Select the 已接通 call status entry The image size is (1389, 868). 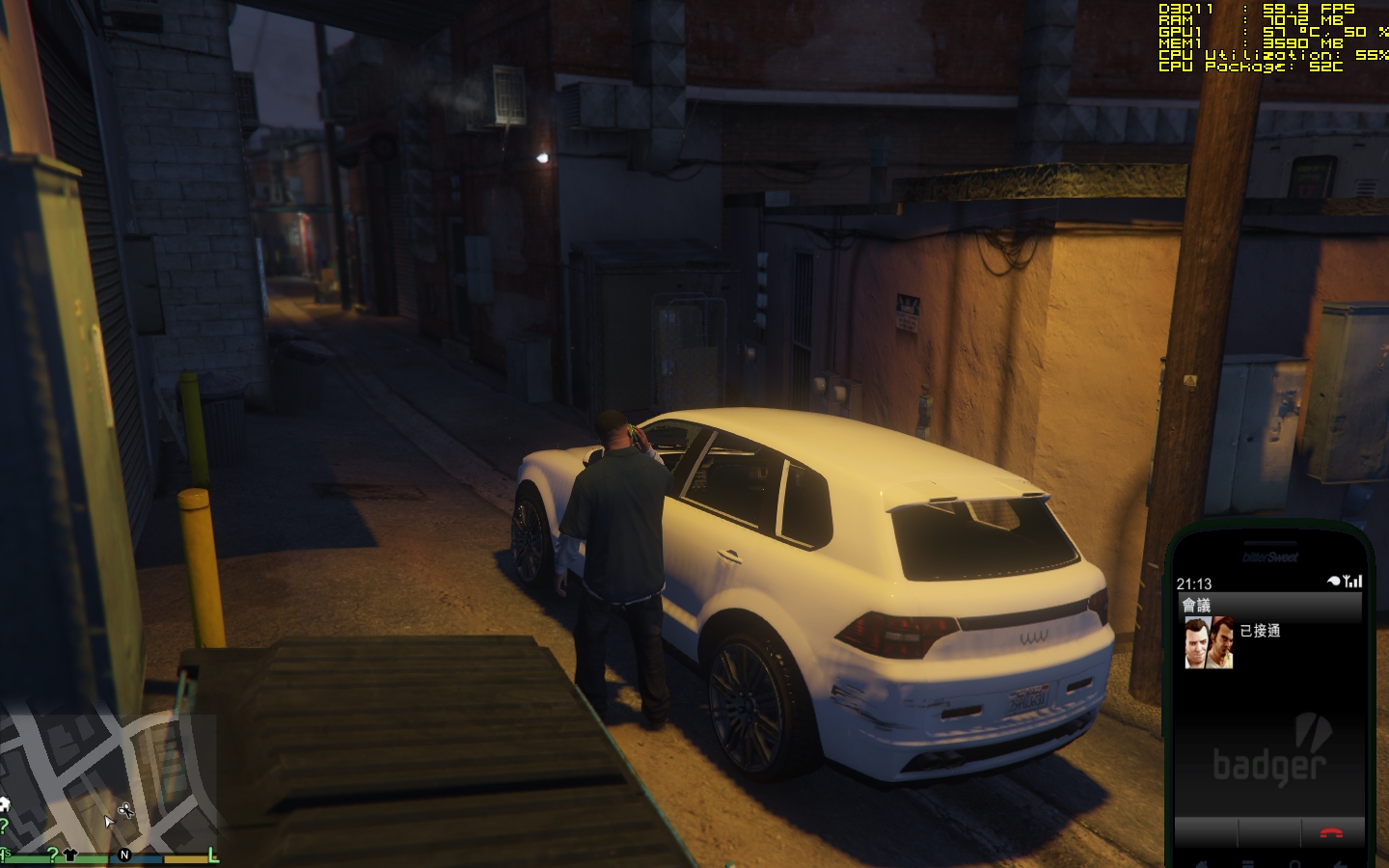pyautogui.click(x=1260, y=631)
